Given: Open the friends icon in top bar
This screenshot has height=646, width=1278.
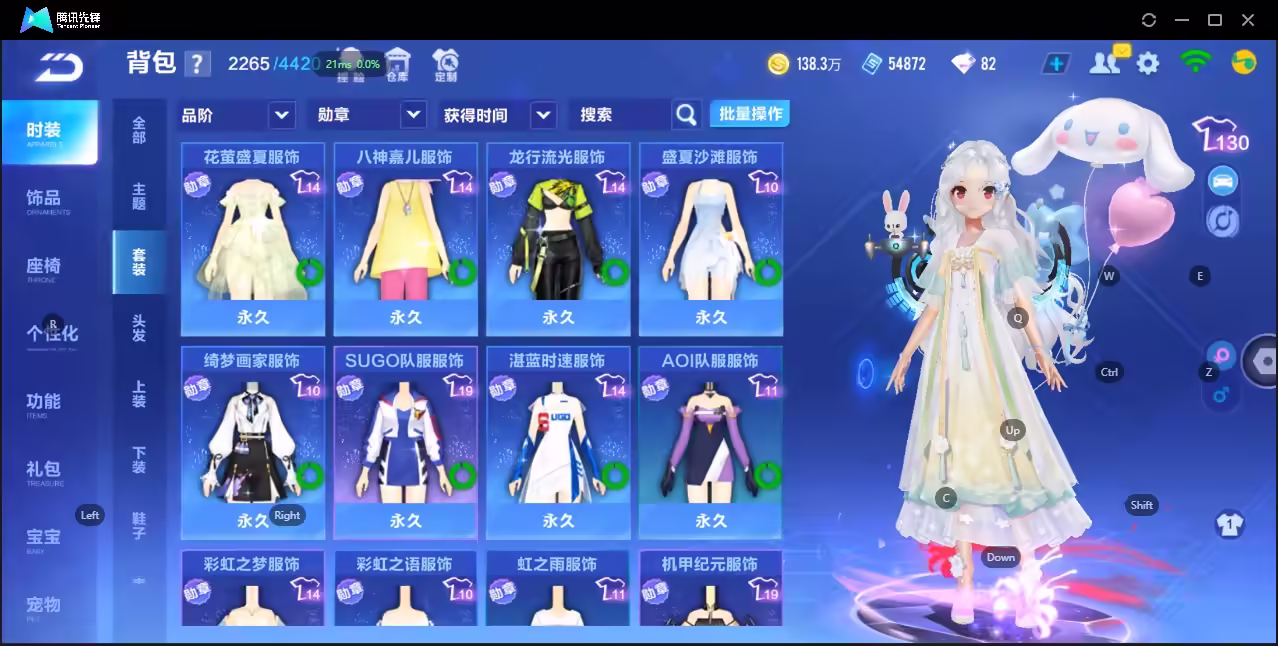Looking at the screenshot, I should coord(1104,63).
